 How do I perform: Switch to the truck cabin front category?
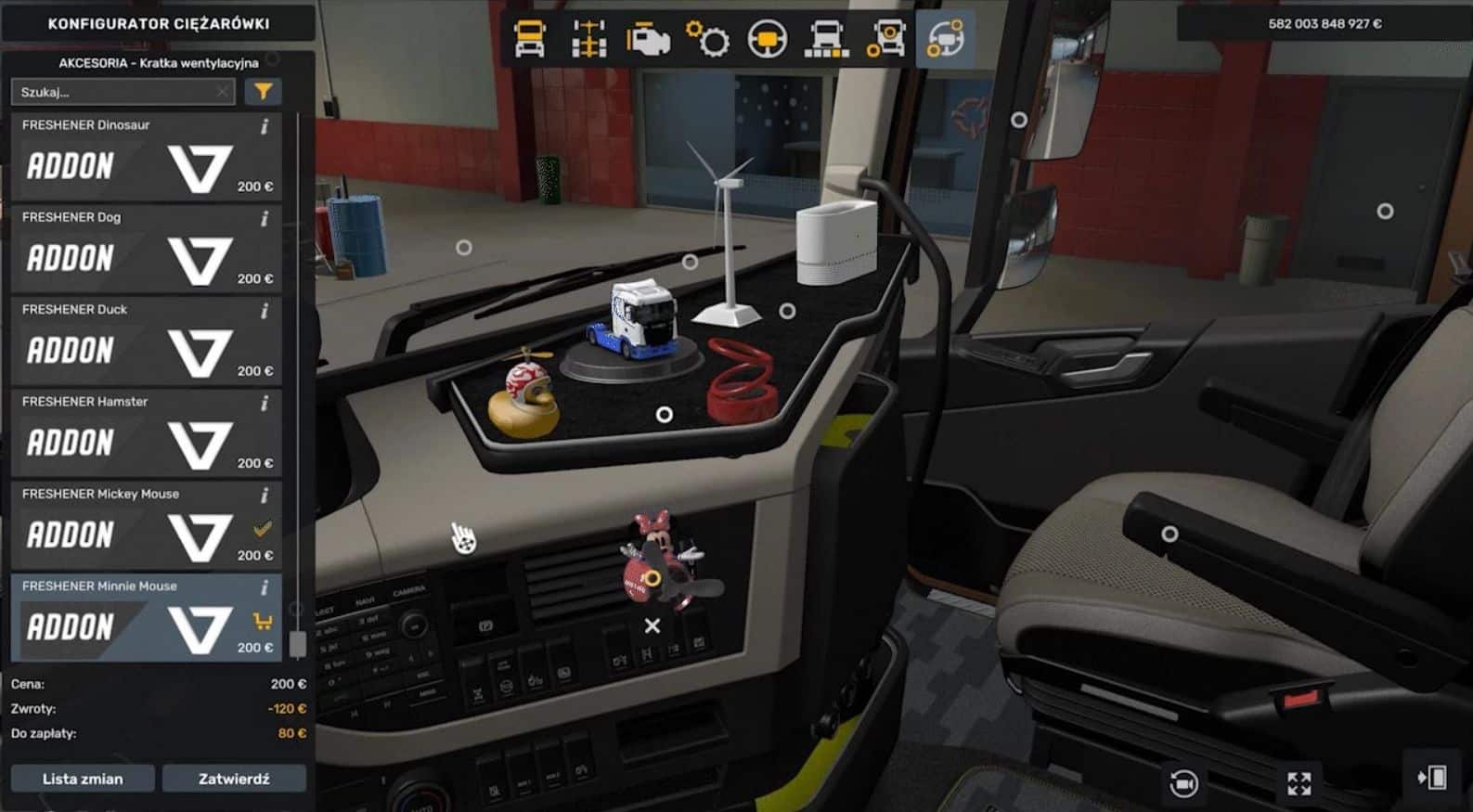coord(530,40)
